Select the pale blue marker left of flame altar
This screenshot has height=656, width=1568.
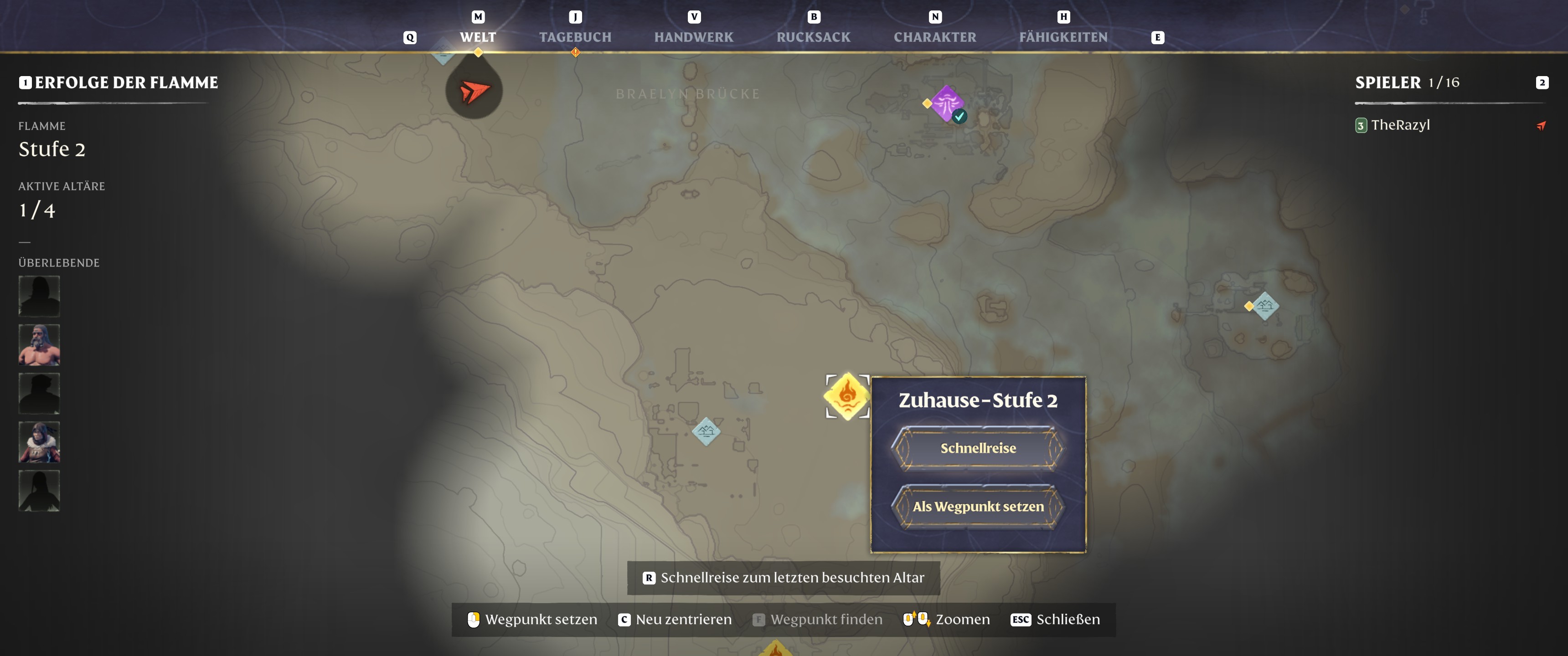(x=706, y=431)
